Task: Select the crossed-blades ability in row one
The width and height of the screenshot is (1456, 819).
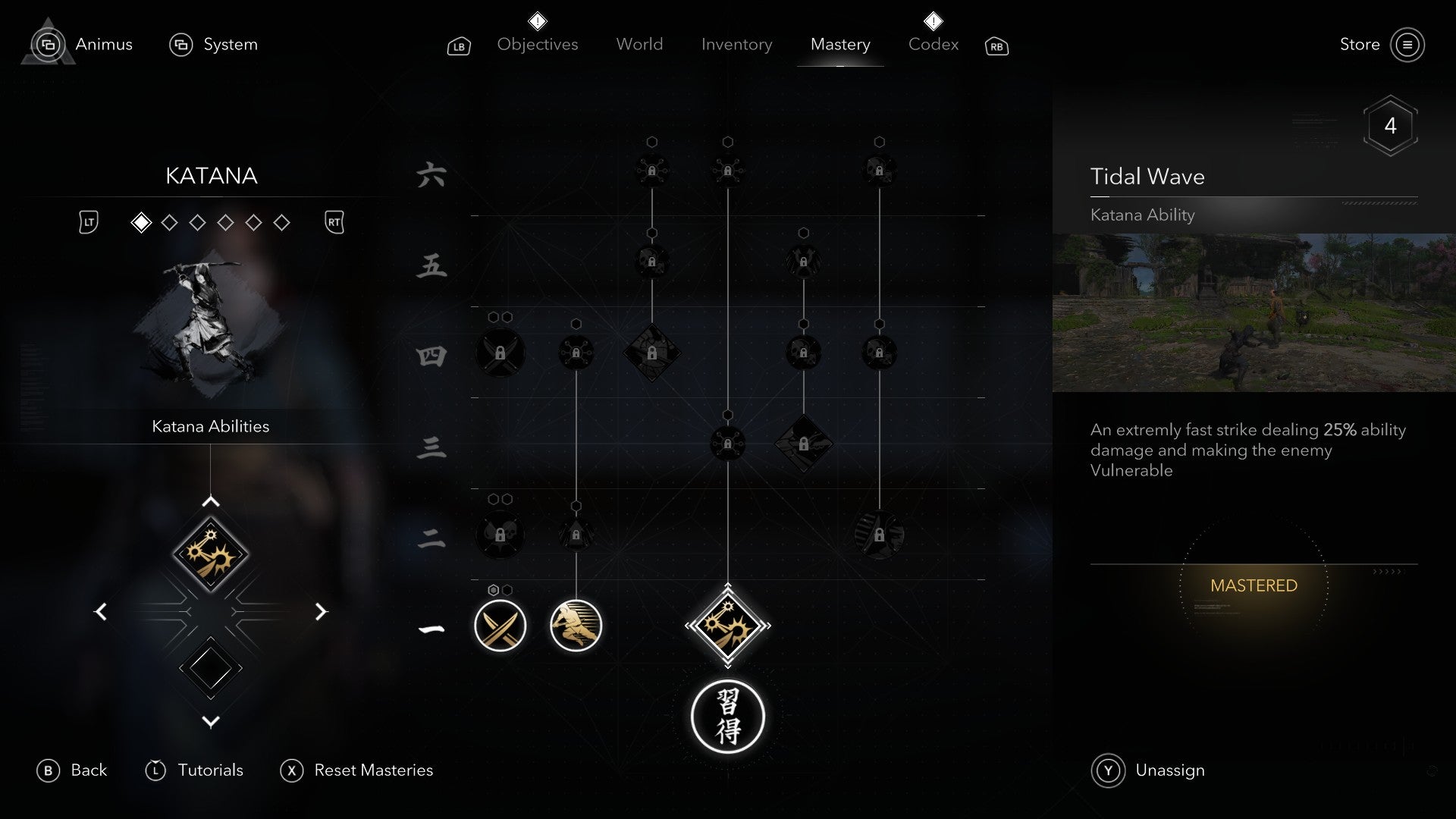Action: 500,626
